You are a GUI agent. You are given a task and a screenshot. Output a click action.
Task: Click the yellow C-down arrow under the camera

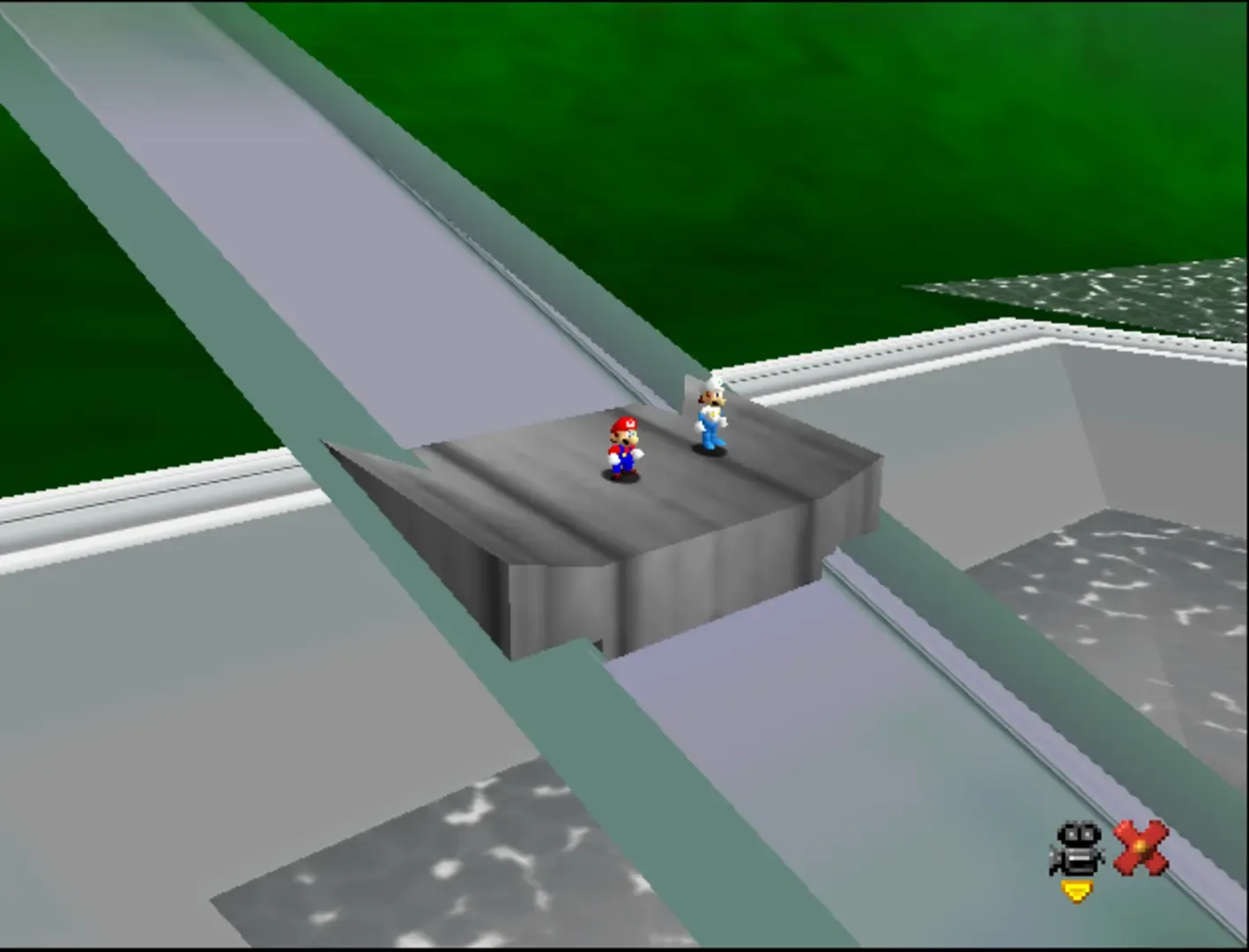click(1074, 893)
